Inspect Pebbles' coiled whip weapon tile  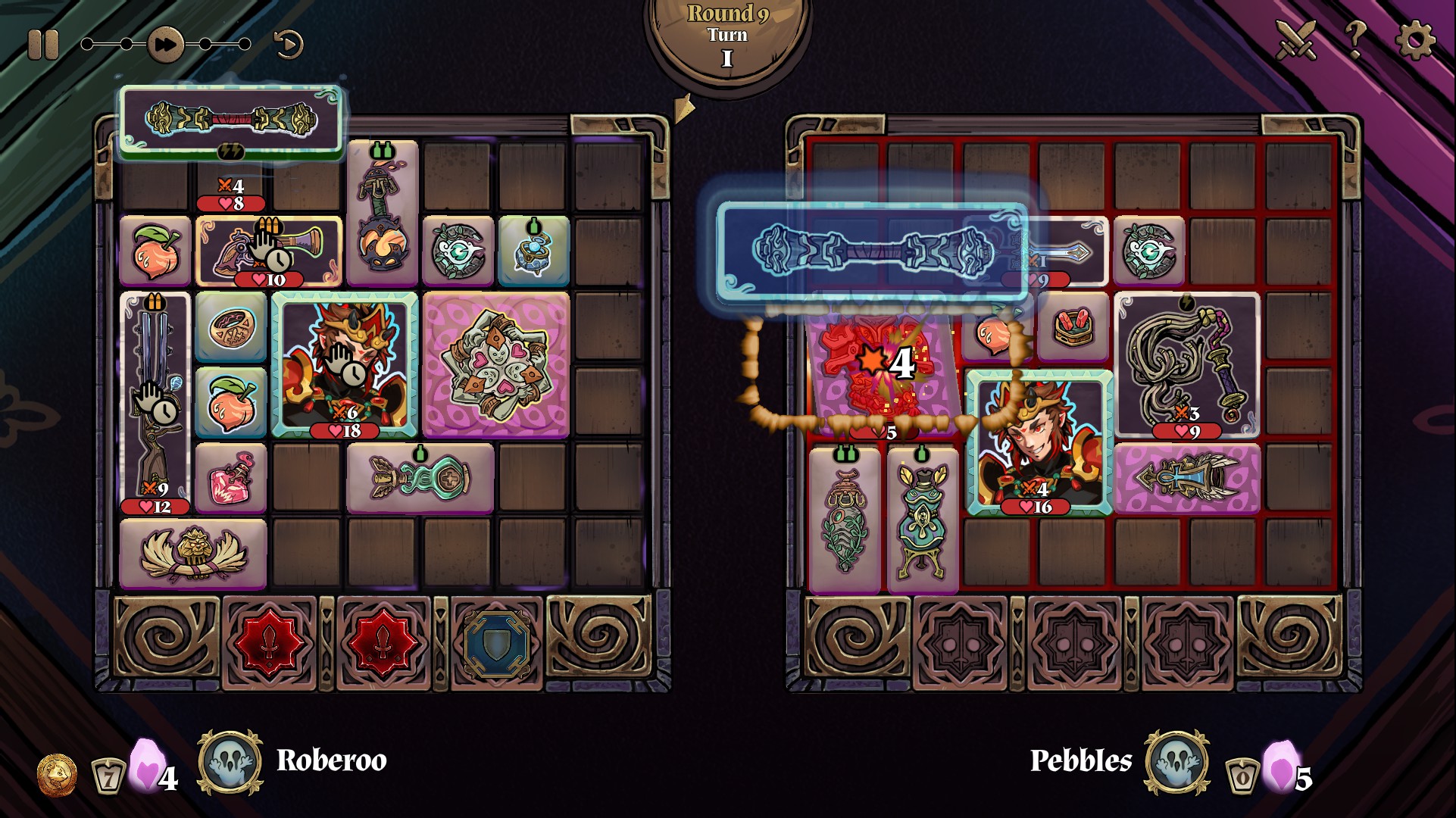point(1187,364)
